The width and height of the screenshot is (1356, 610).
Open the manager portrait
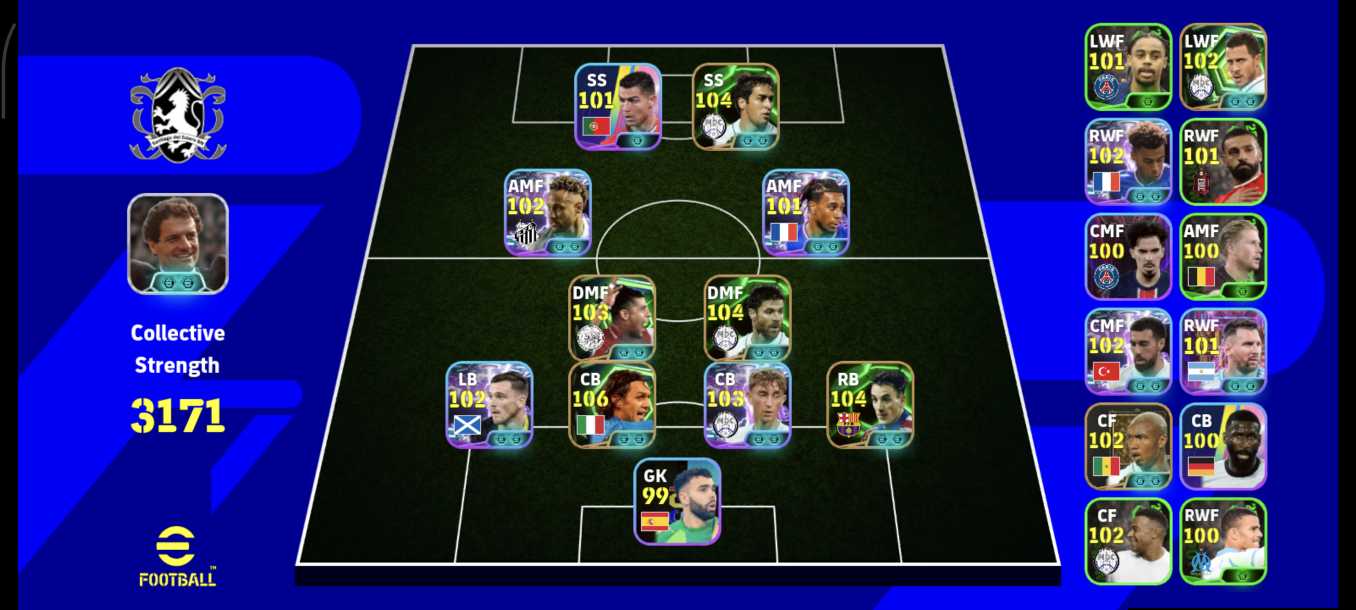pyautogui.click(x=178, y=243)
